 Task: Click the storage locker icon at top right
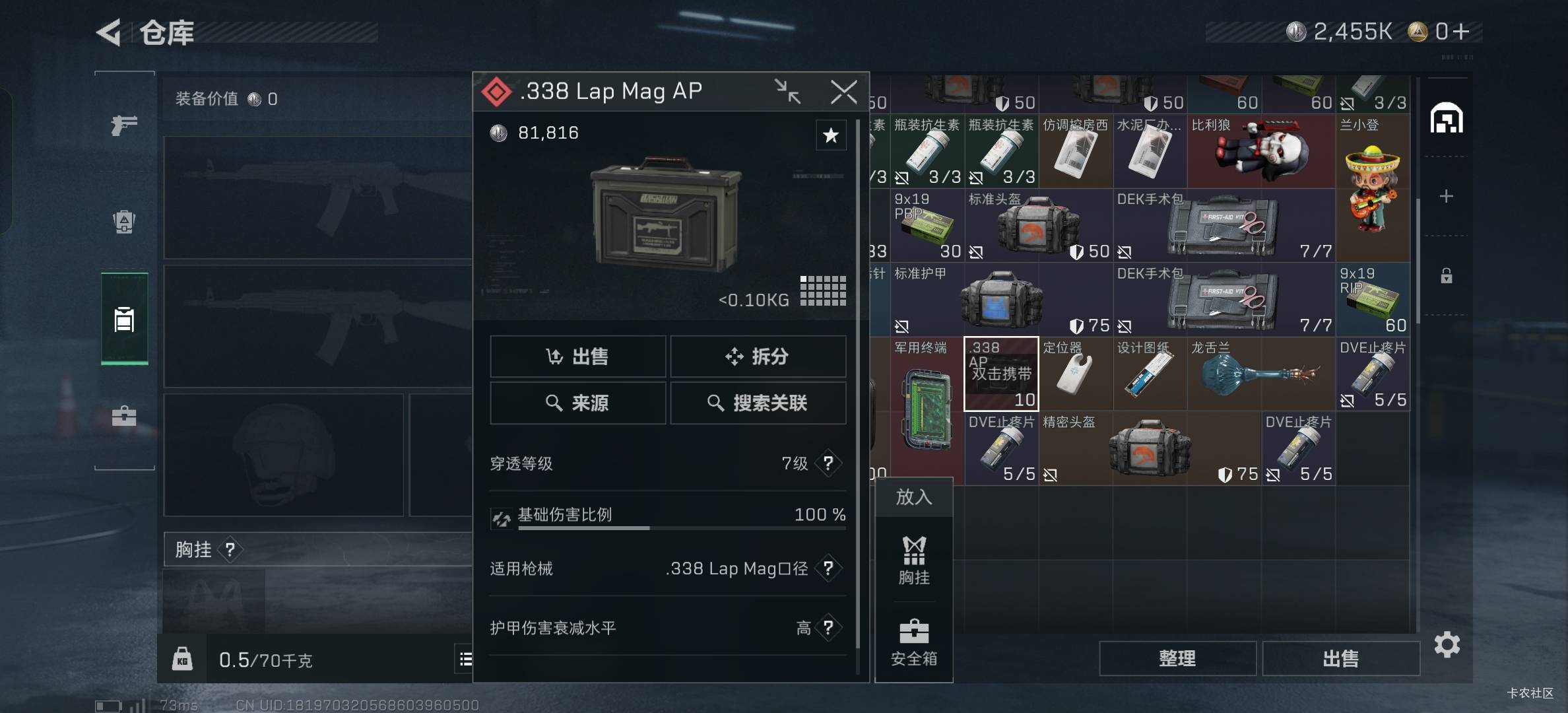click(1447, 118)
